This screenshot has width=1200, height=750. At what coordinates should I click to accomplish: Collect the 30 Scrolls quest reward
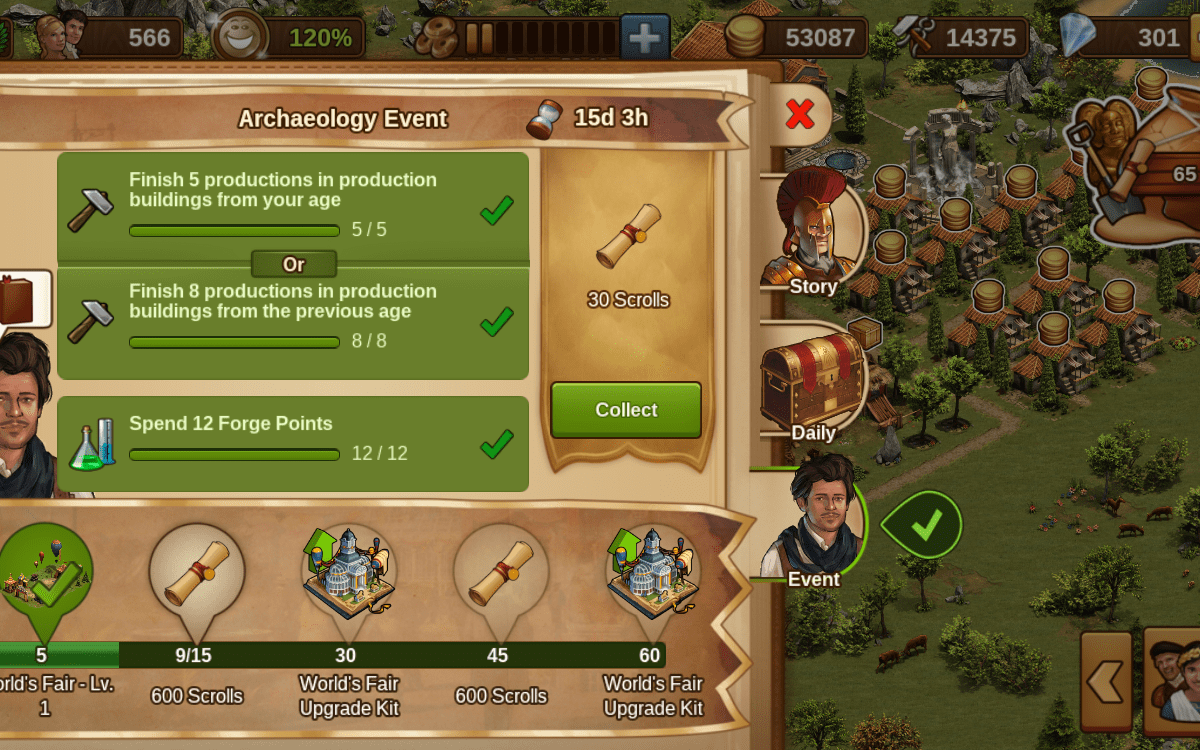626,410
